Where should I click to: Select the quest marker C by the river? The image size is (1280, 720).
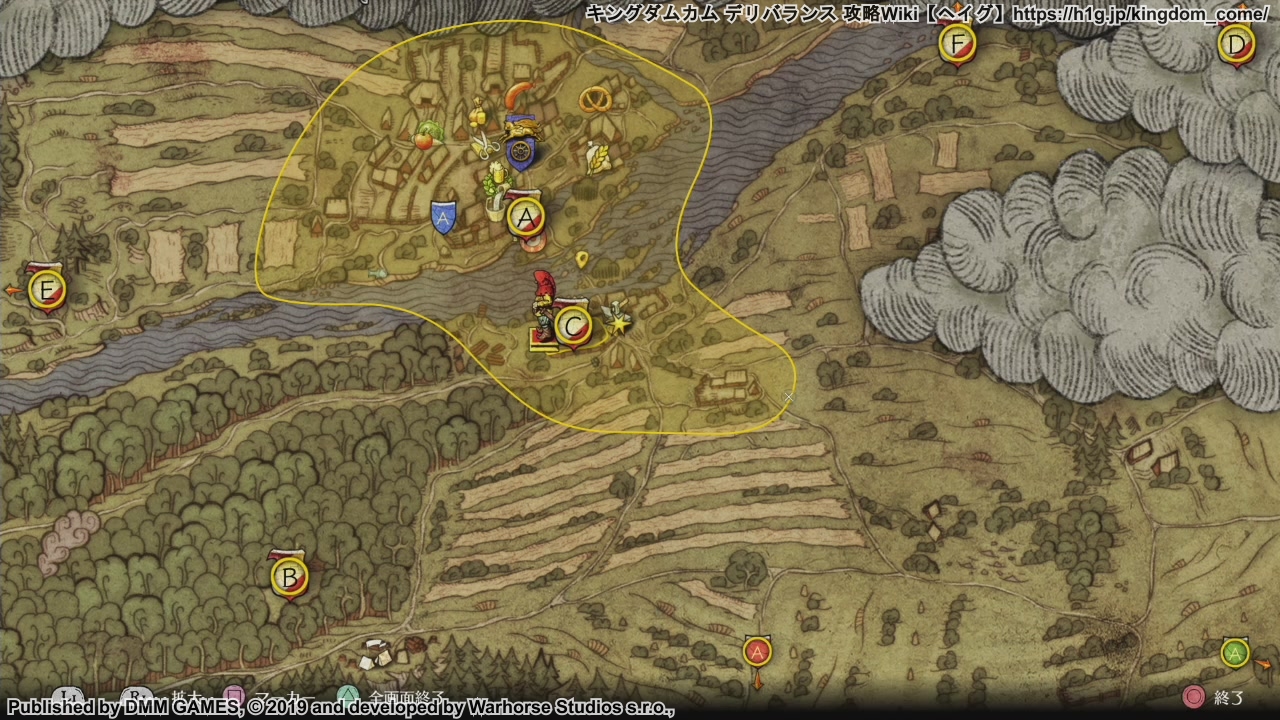point(572,326)
